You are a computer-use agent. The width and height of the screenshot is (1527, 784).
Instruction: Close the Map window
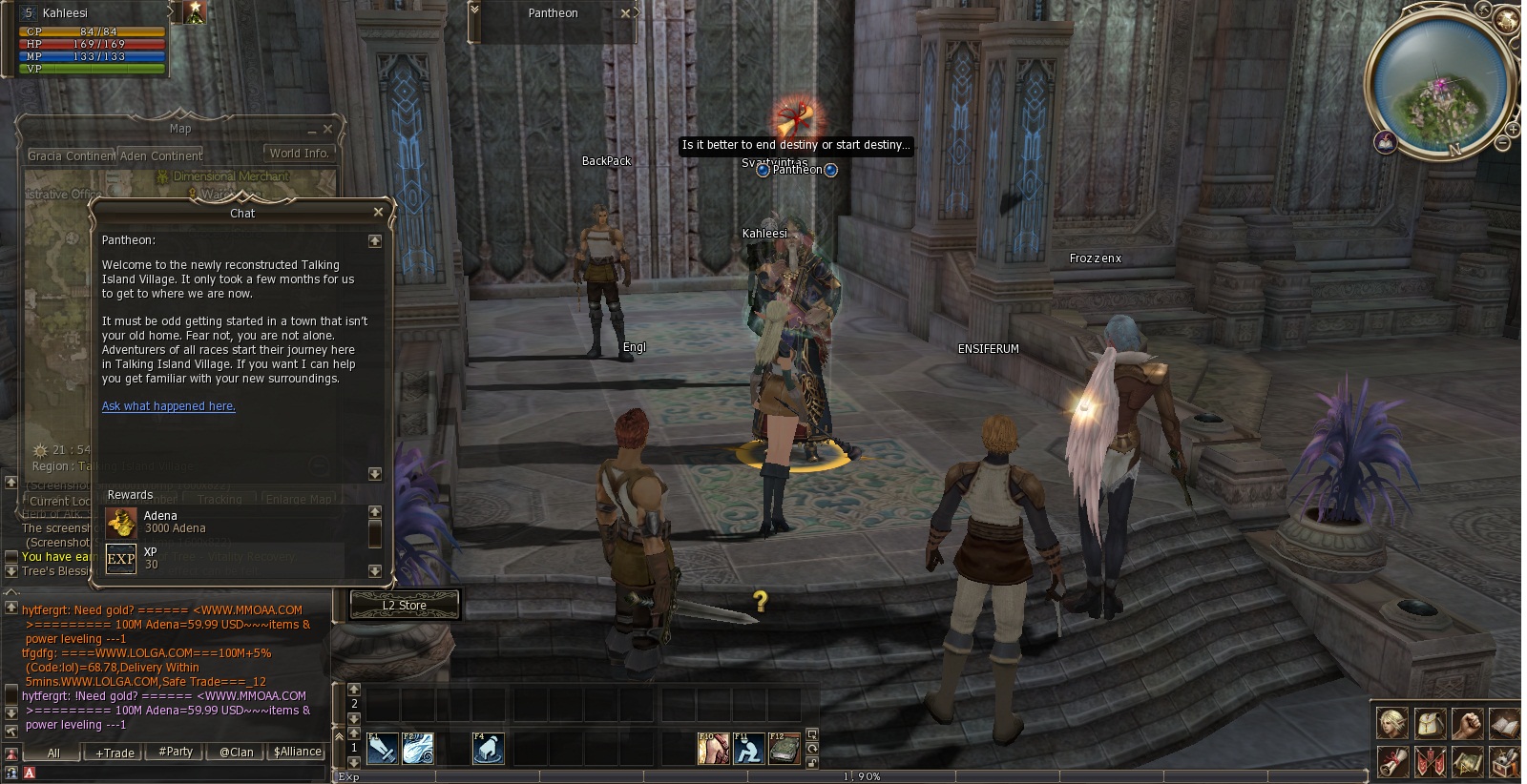pos(328,129)
